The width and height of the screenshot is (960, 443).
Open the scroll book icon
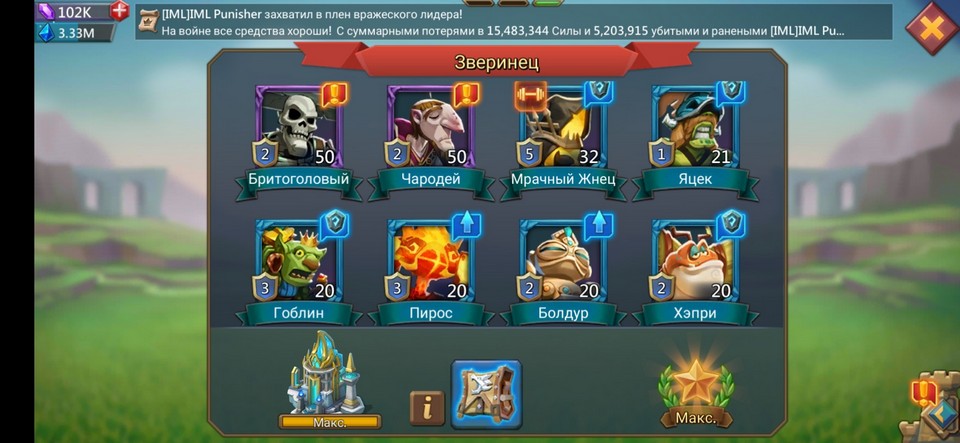[486, 395]
